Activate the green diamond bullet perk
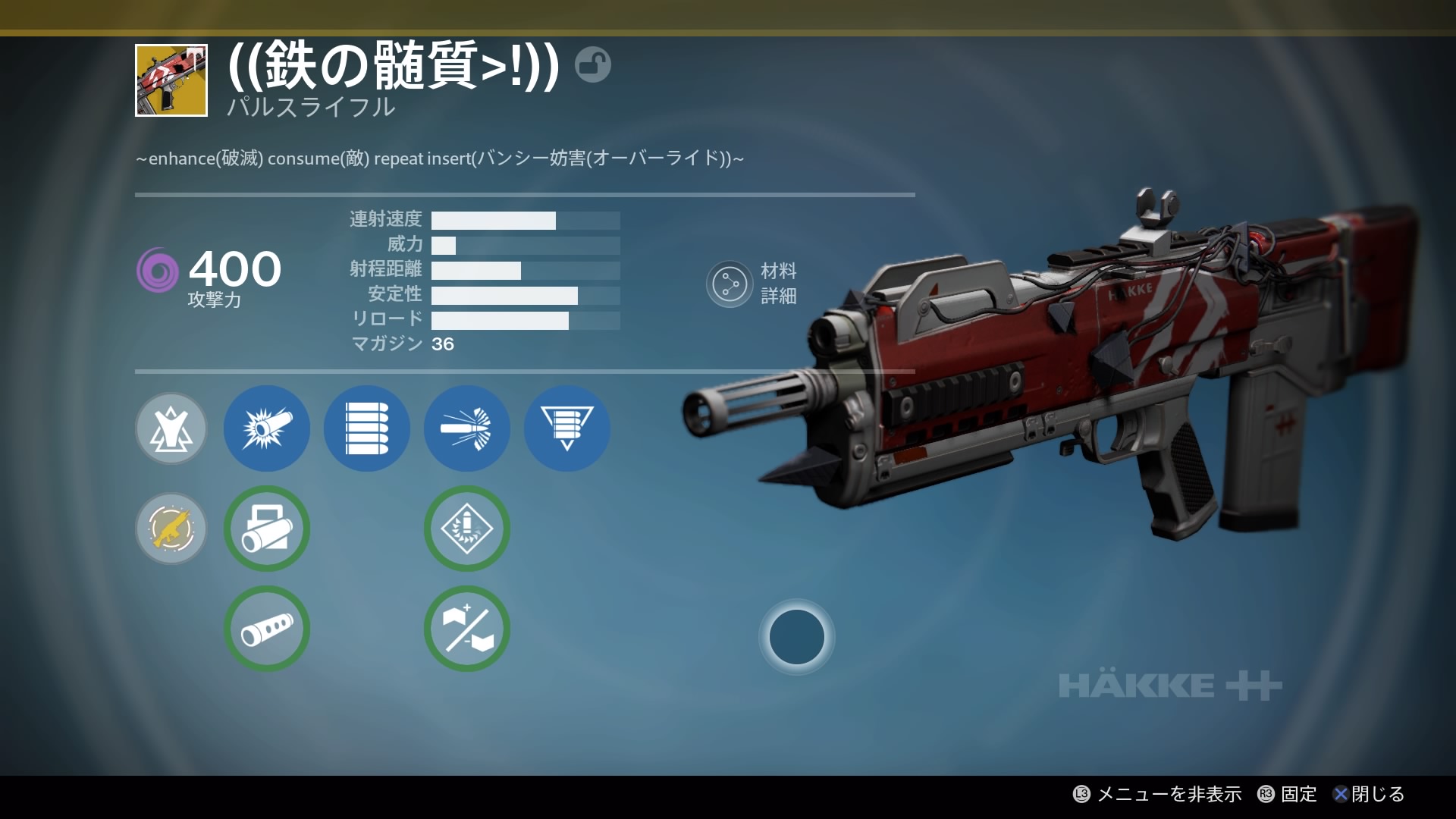 coord(467,529)
